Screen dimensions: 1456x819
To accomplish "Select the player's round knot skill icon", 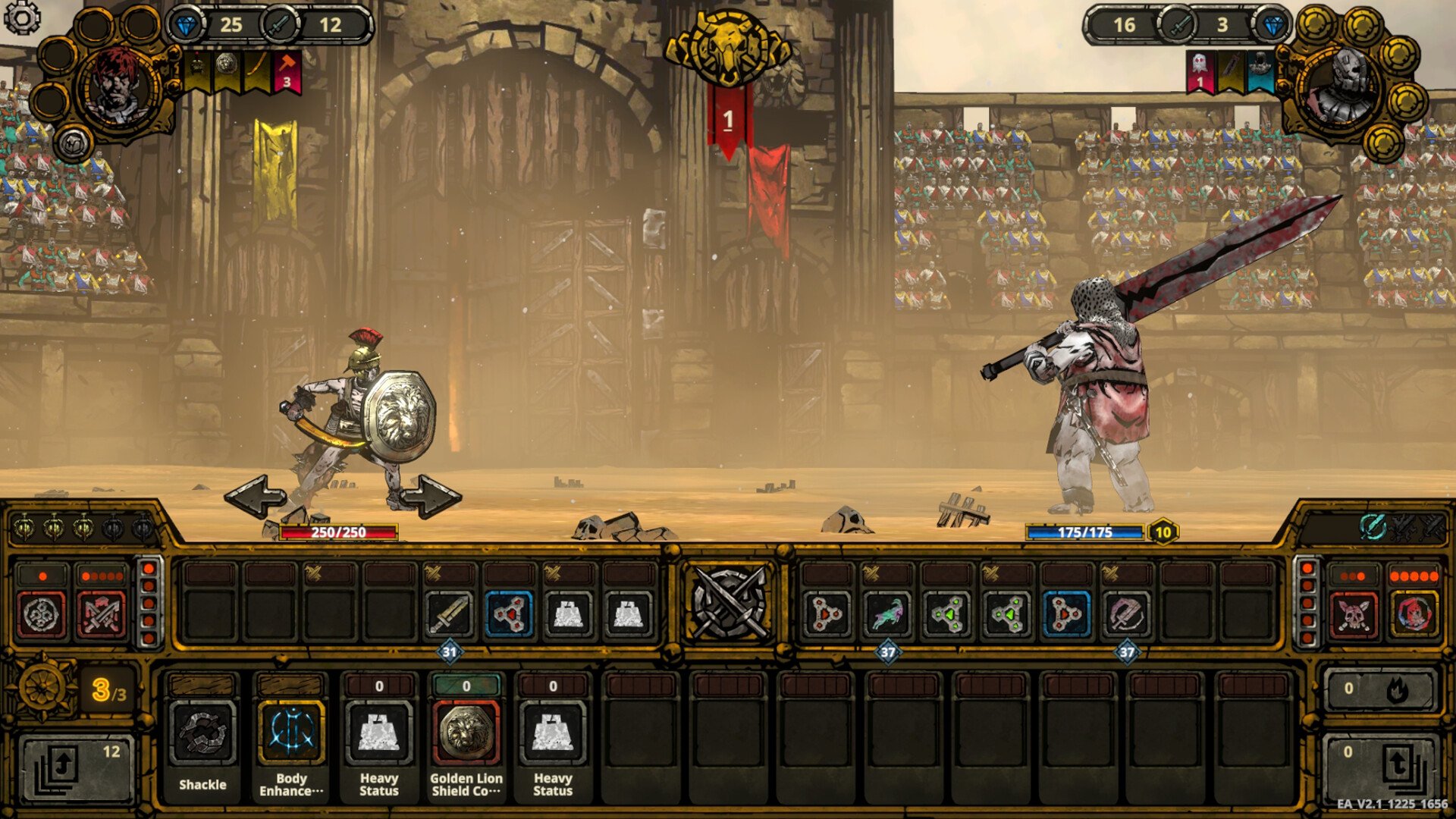I will click(42, 614).
